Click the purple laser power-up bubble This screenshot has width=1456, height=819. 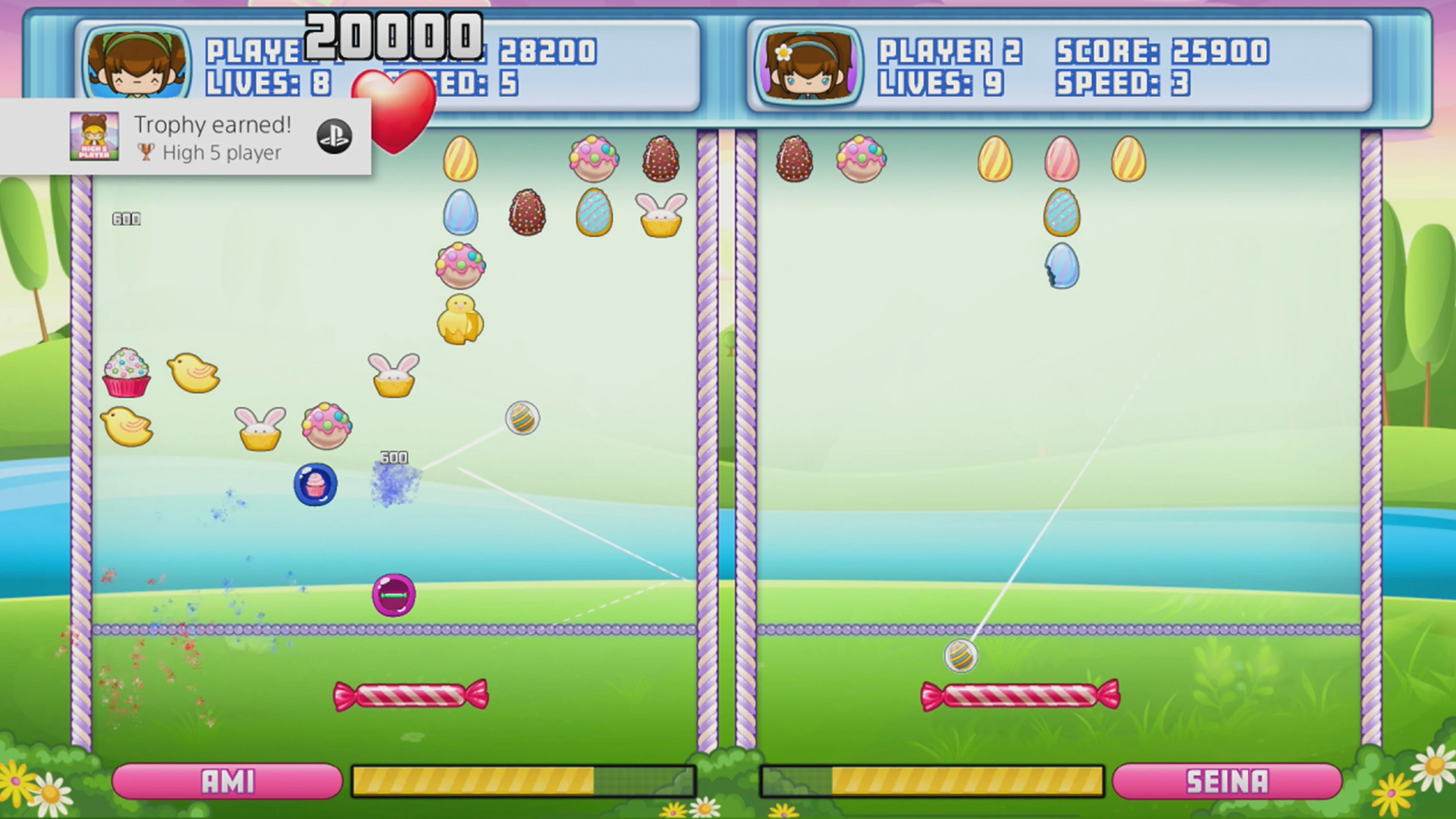pos(394,595)
